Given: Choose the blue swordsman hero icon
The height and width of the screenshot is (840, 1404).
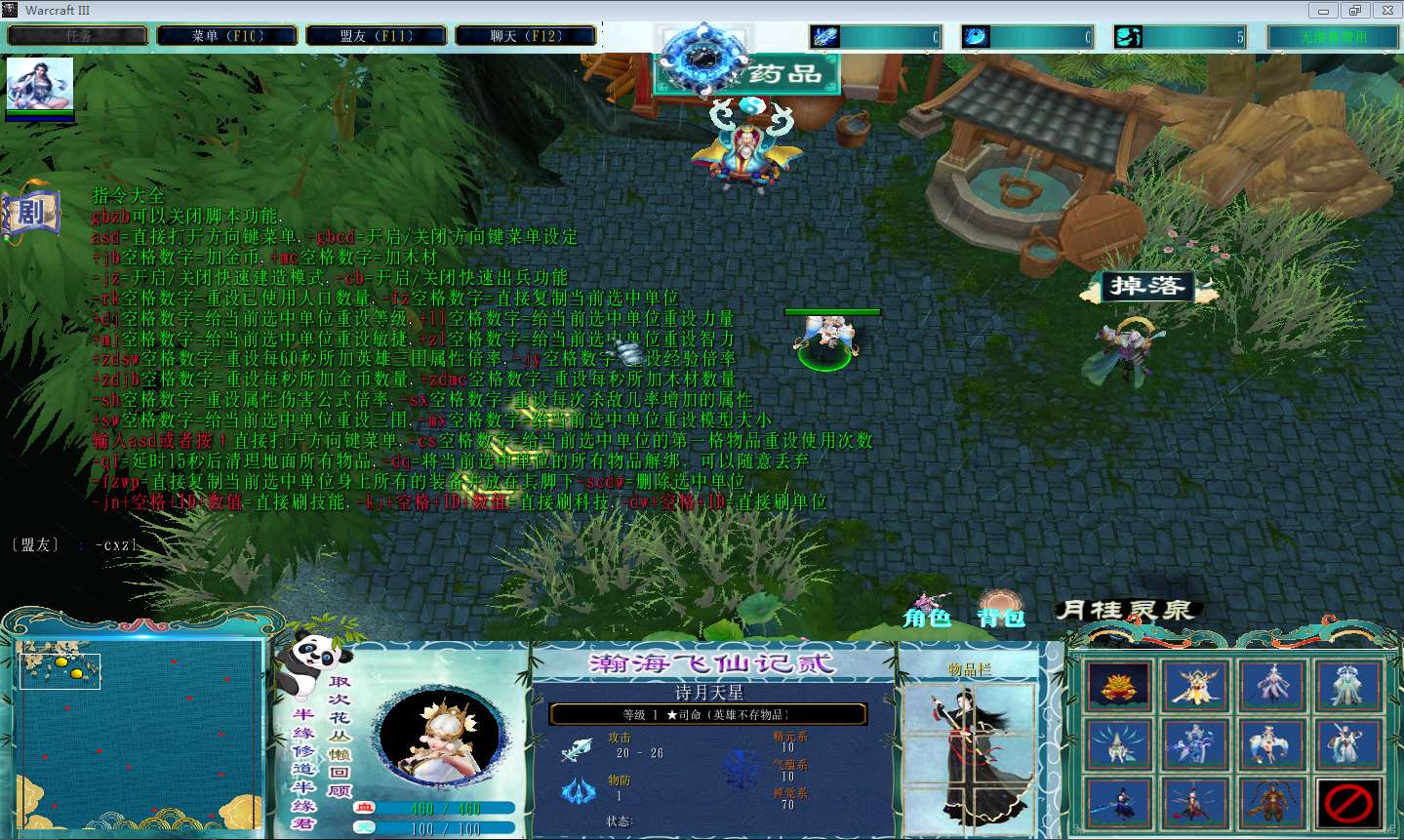Looking at the screenshot, I should pos(1118,803).
